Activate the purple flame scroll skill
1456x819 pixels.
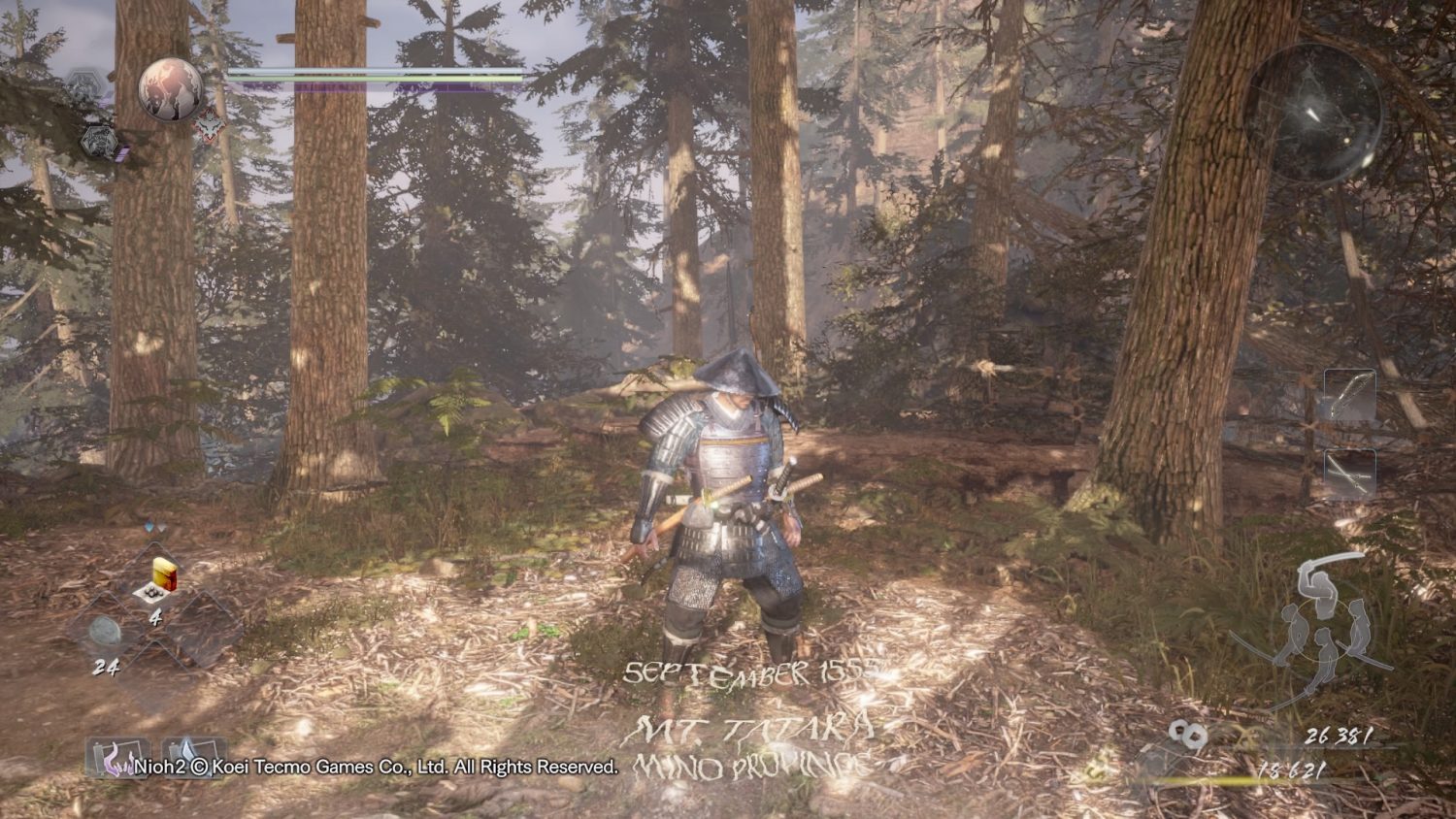(115, 755)
